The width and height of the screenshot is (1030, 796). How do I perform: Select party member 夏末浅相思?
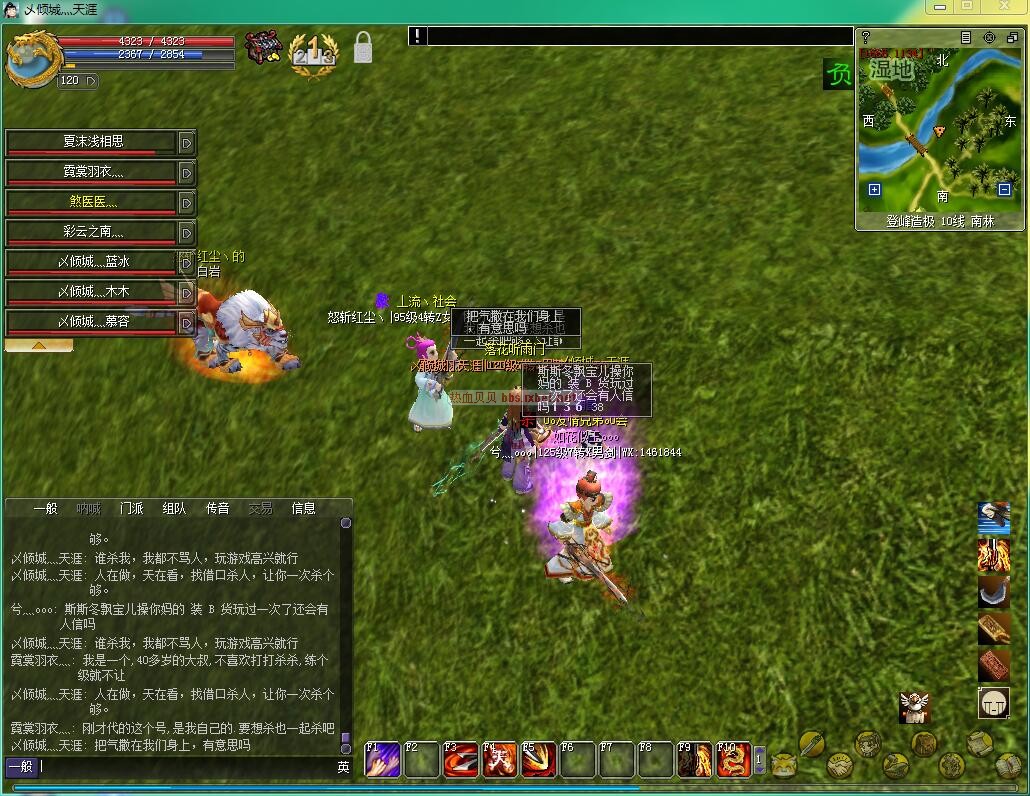click(93, 142)
